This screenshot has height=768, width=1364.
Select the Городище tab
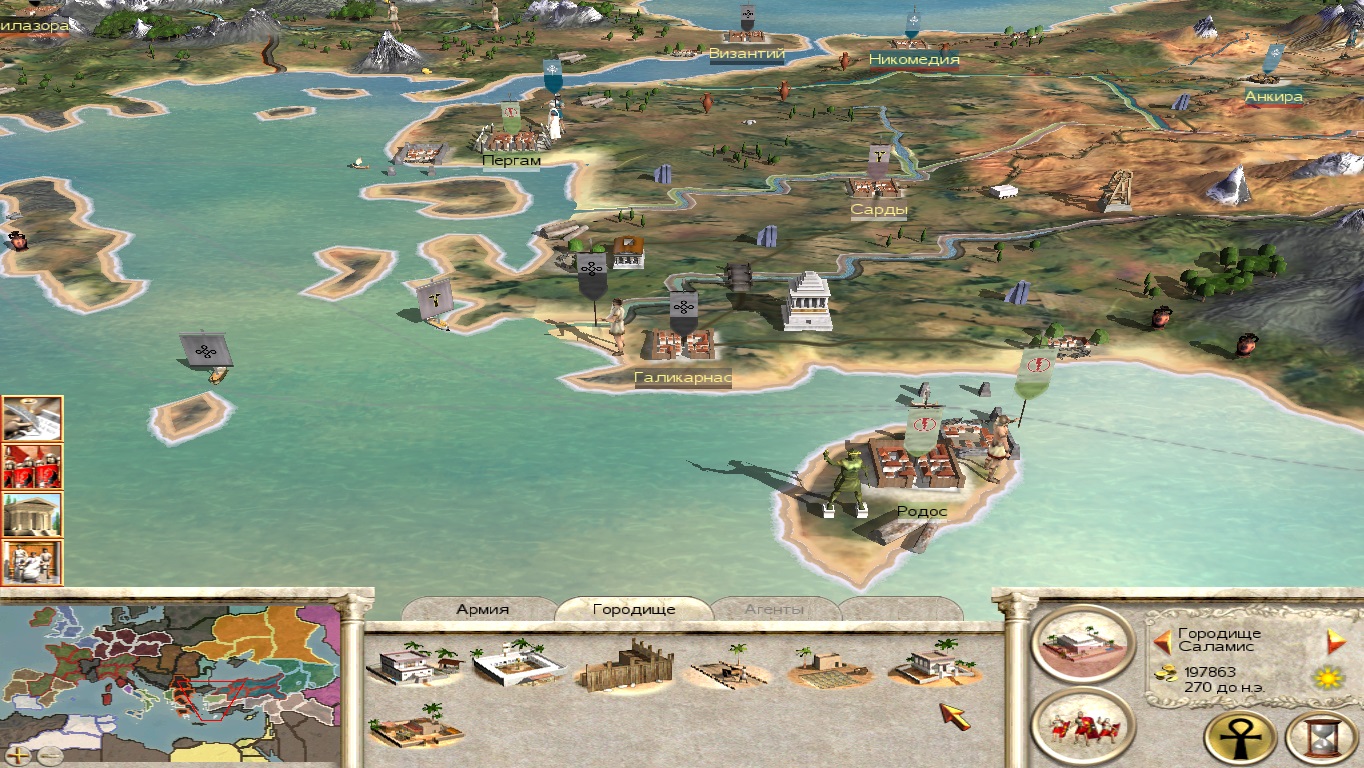[x=634, y=609]
